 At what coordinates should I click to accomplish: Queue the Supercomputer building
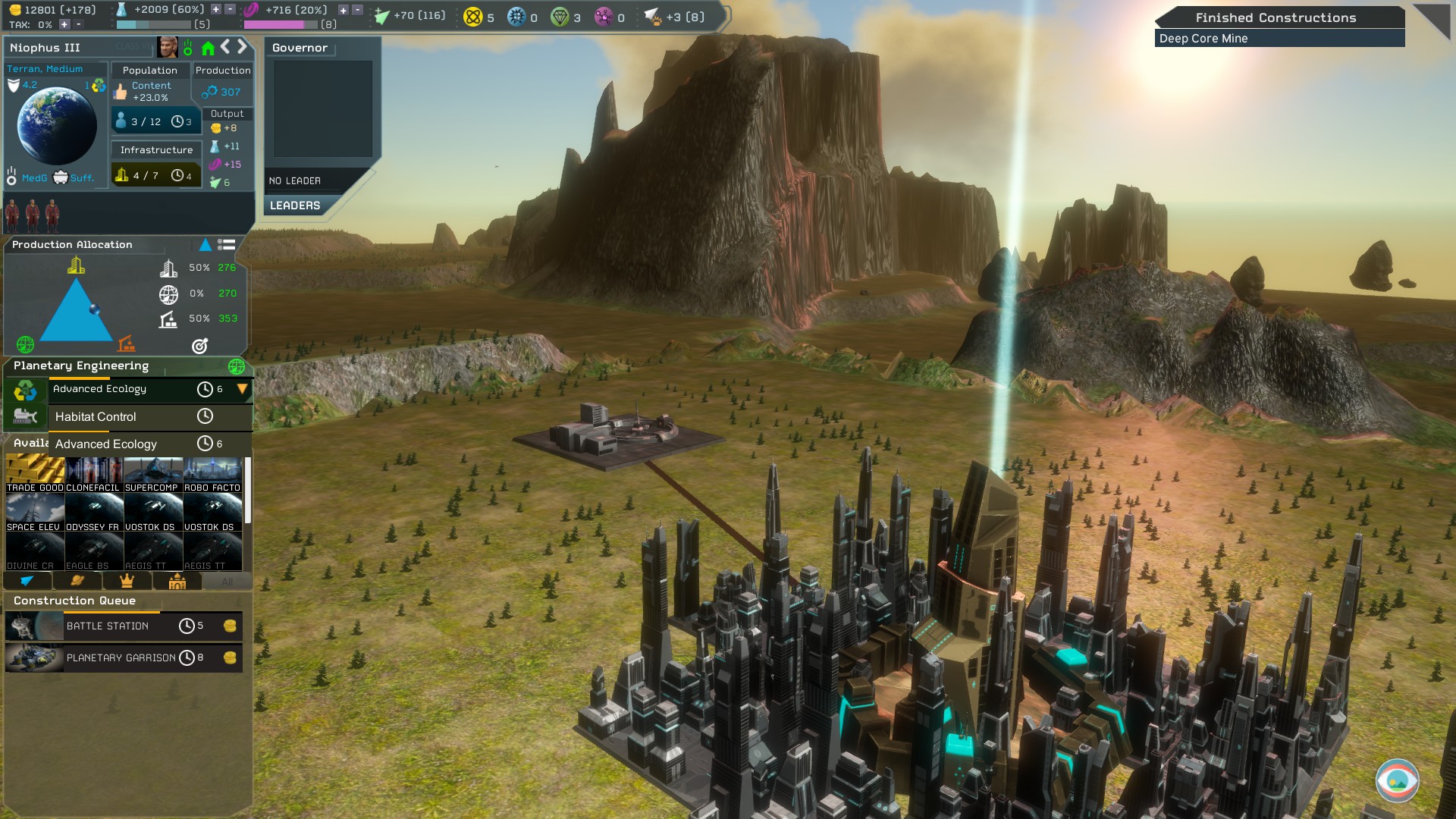pos(152,474)
